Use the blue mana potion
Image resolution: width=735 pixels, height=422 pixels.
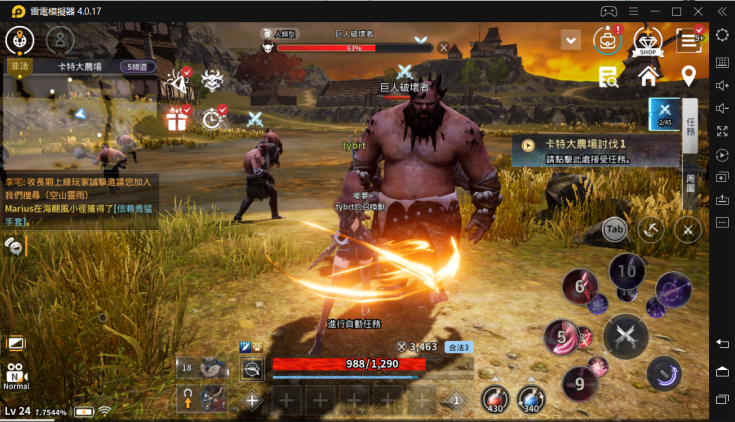click(530, 397)
